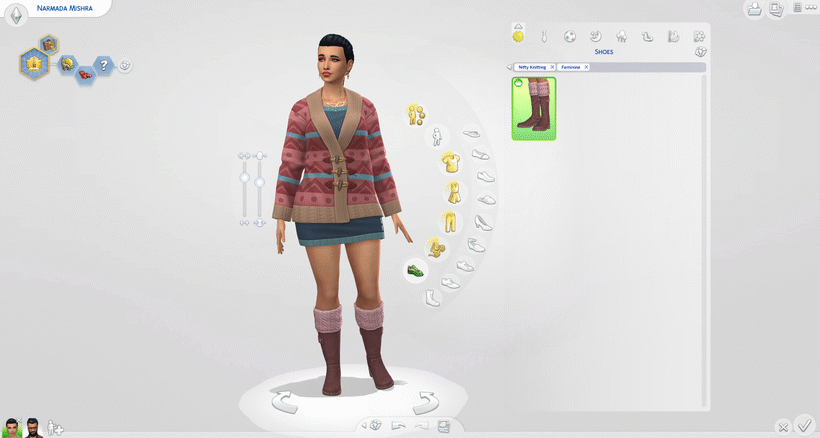This screenshot has height=438, width=820.
Task: Open the formal necktie outfit category
Action: pos(544,37)
